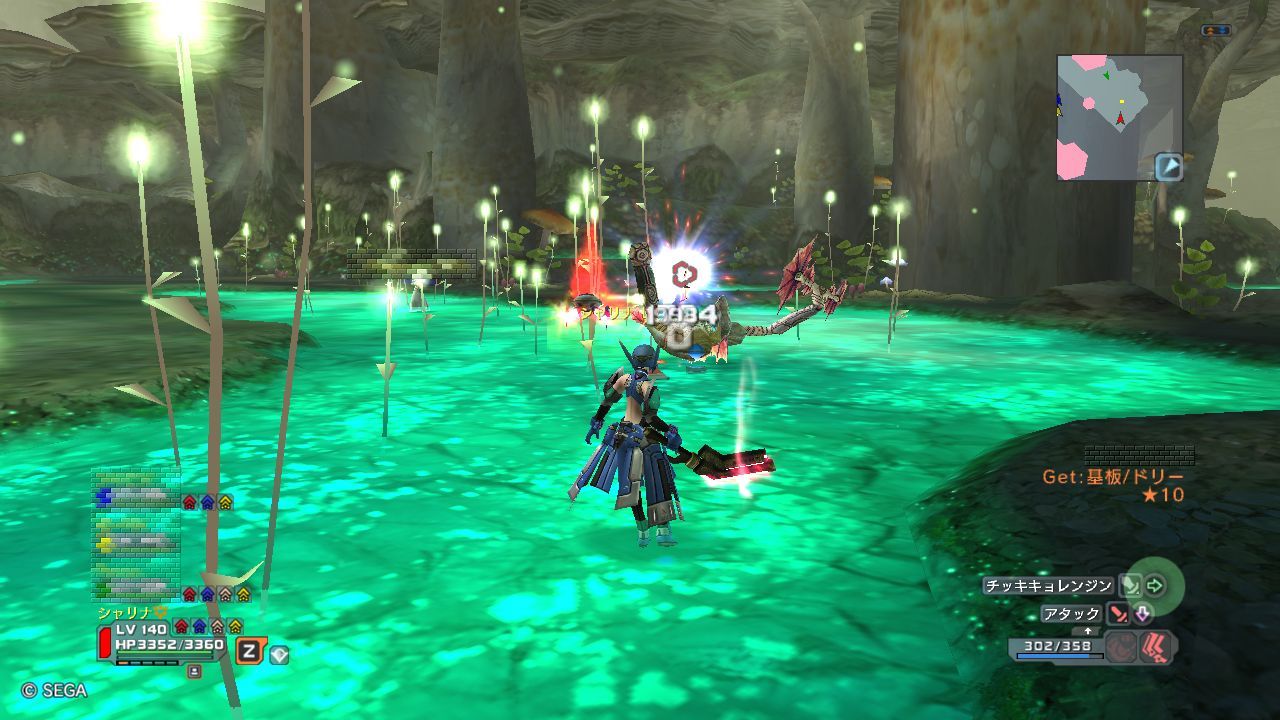Click the purple down-arrow palette button
The width and height of the screenshot is (1280, 720).
point(1142,614)
